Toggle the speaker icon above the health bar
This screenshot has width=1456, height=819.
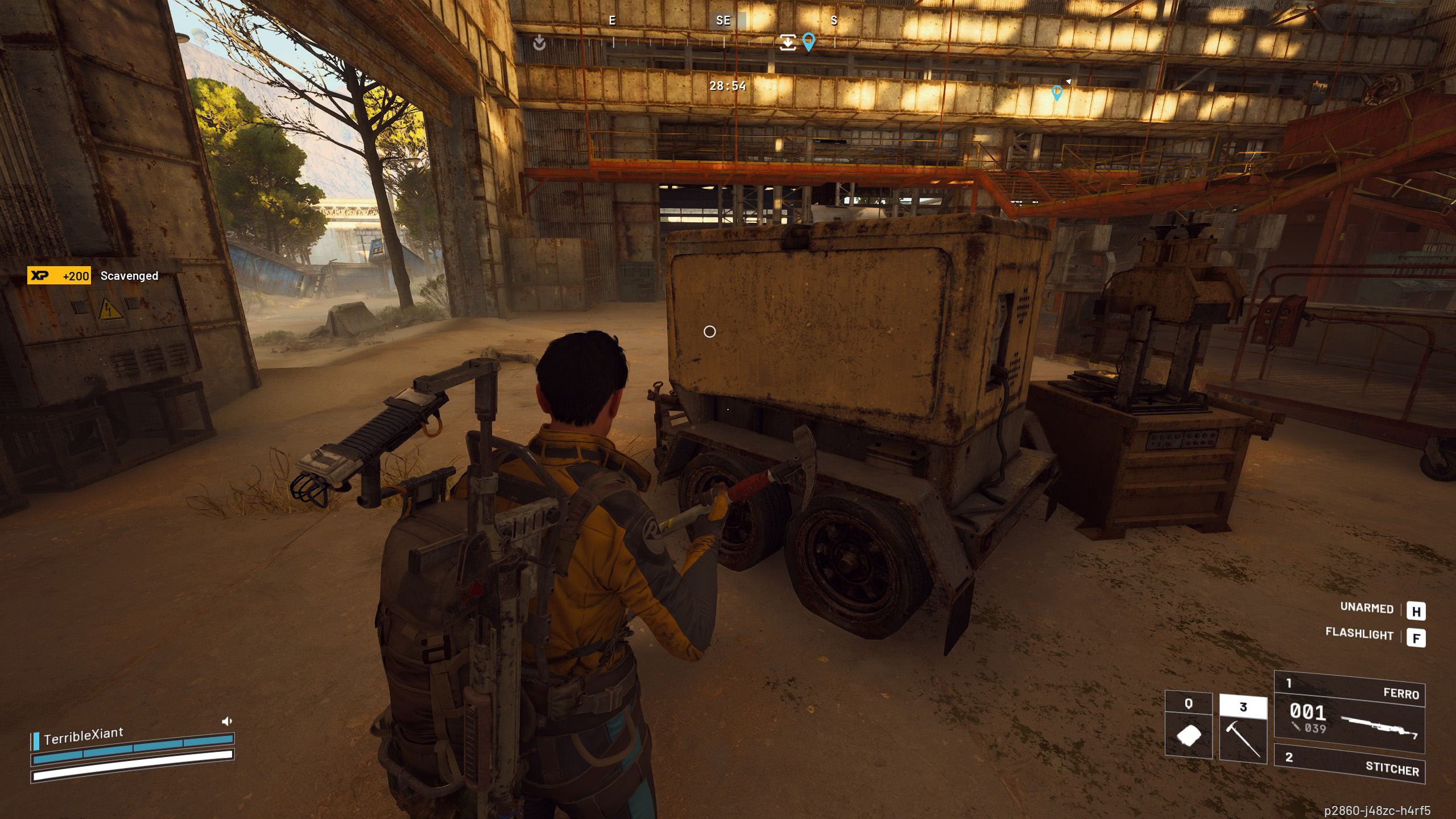pyautogui.click(x=226, y=721)
